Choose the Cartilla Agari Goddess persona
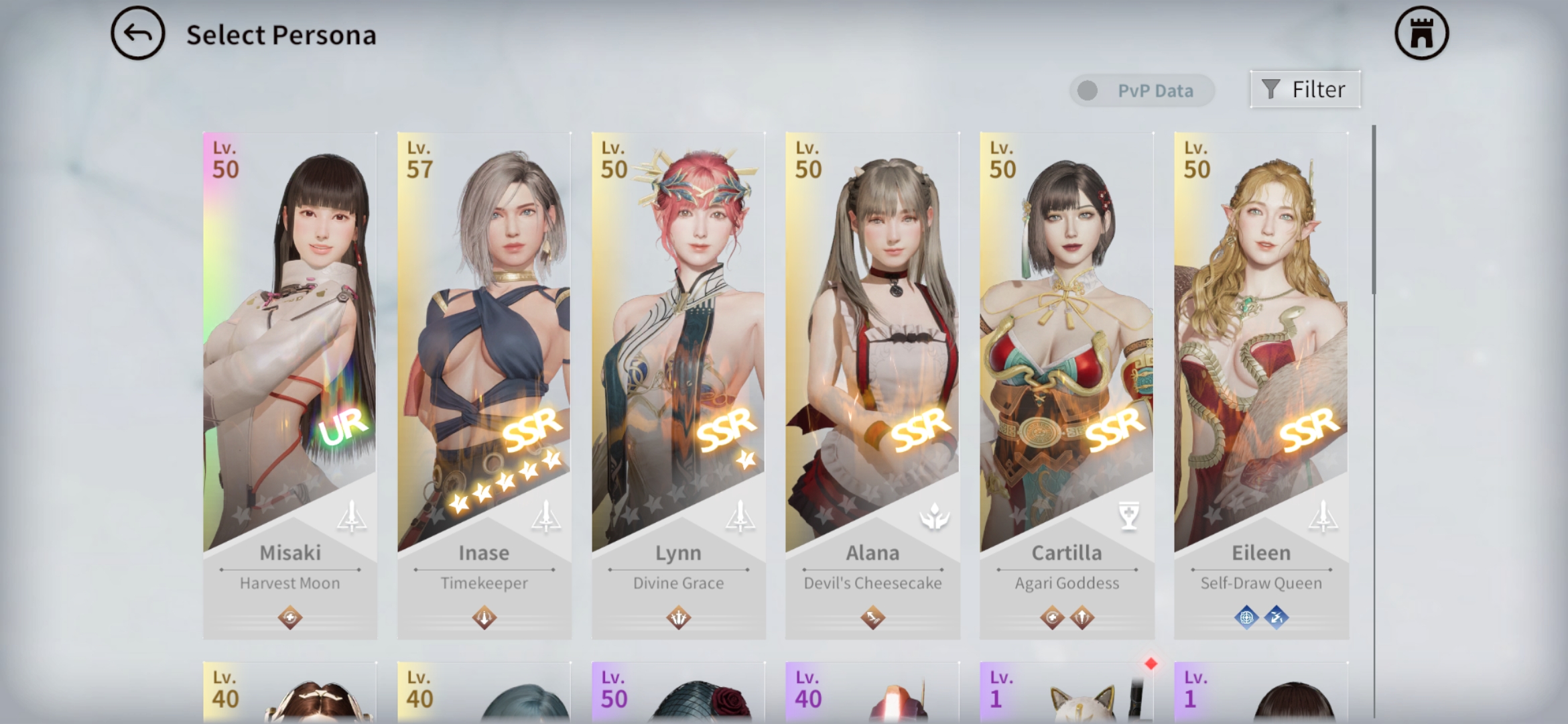This screenshot has width=1568, height=724. point(1067,385)
